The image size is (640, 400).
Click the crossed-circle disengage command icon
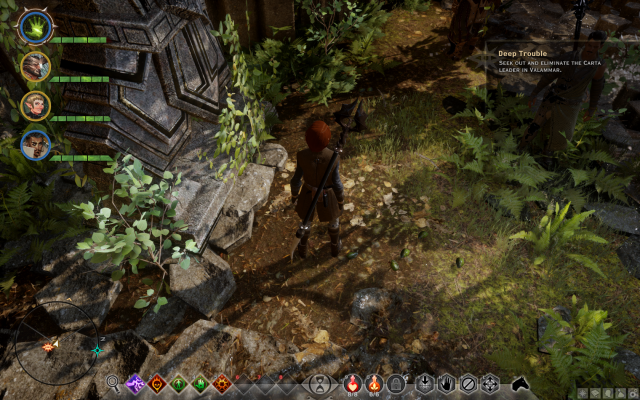tap(468, 382)
